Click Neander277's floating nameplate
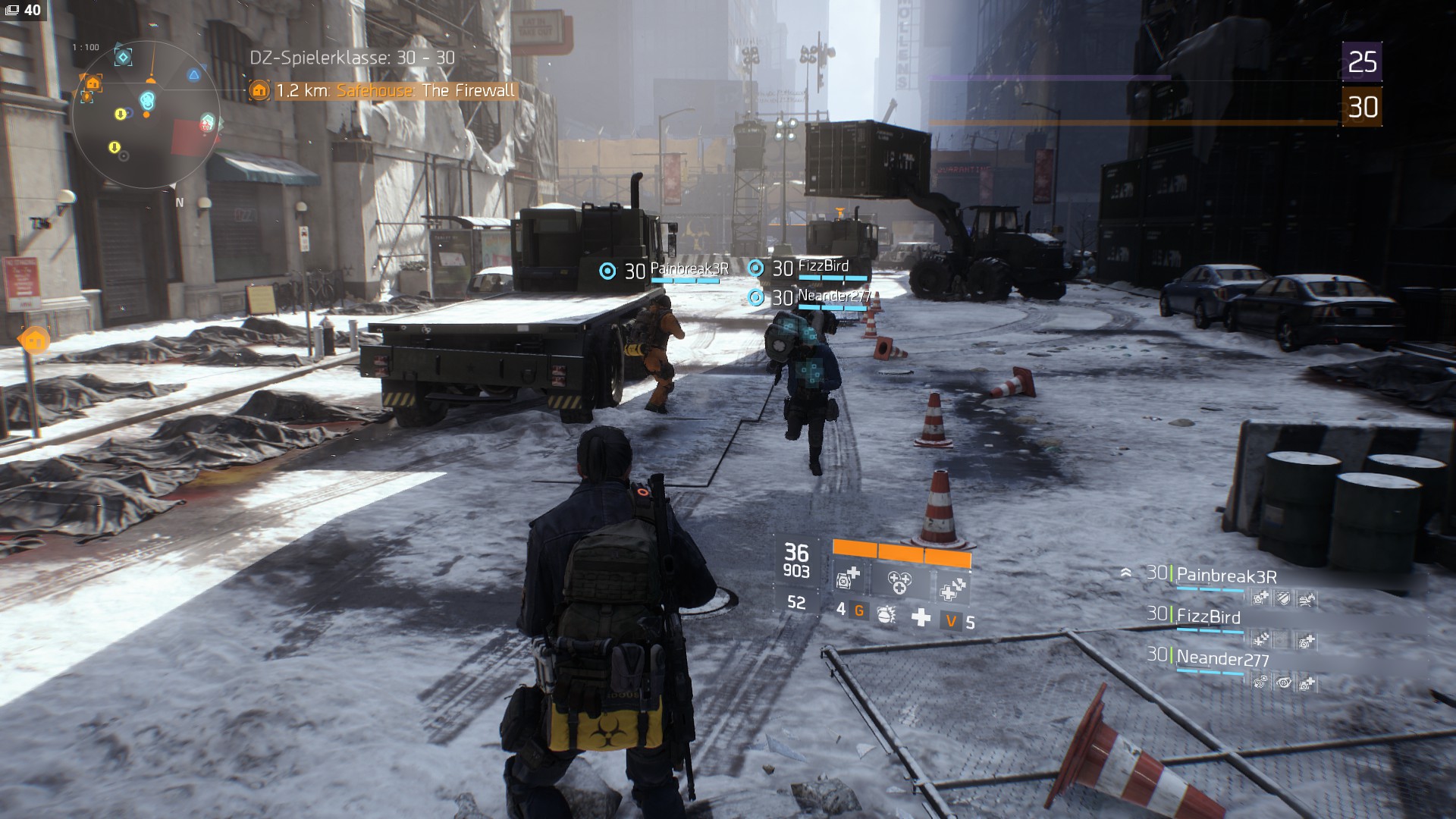 pyautogui.click(x=833, y=297)
